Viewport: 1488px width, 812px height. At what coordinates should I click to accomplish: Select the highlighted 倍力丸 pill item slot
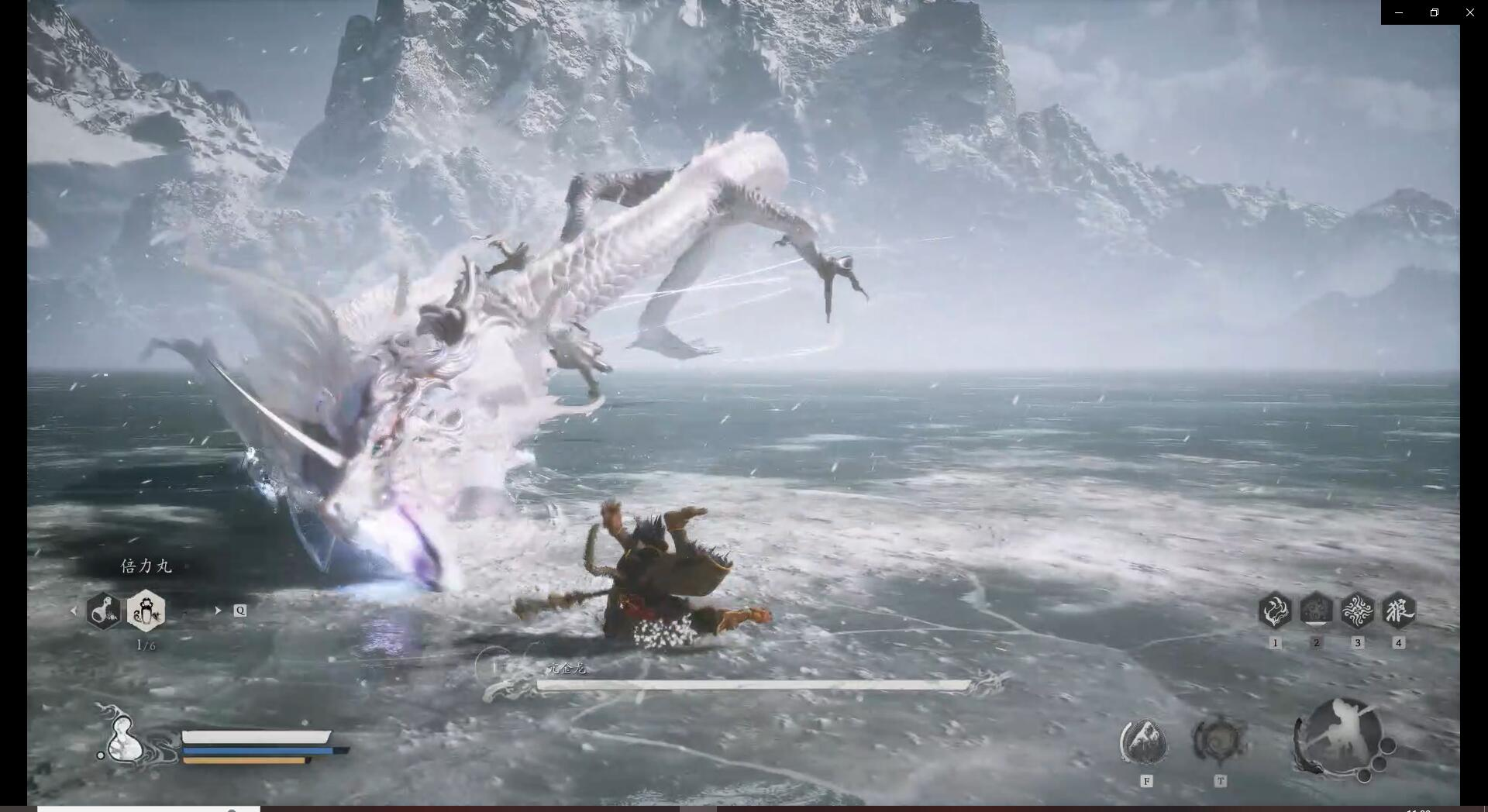click(x=146, y=611)
